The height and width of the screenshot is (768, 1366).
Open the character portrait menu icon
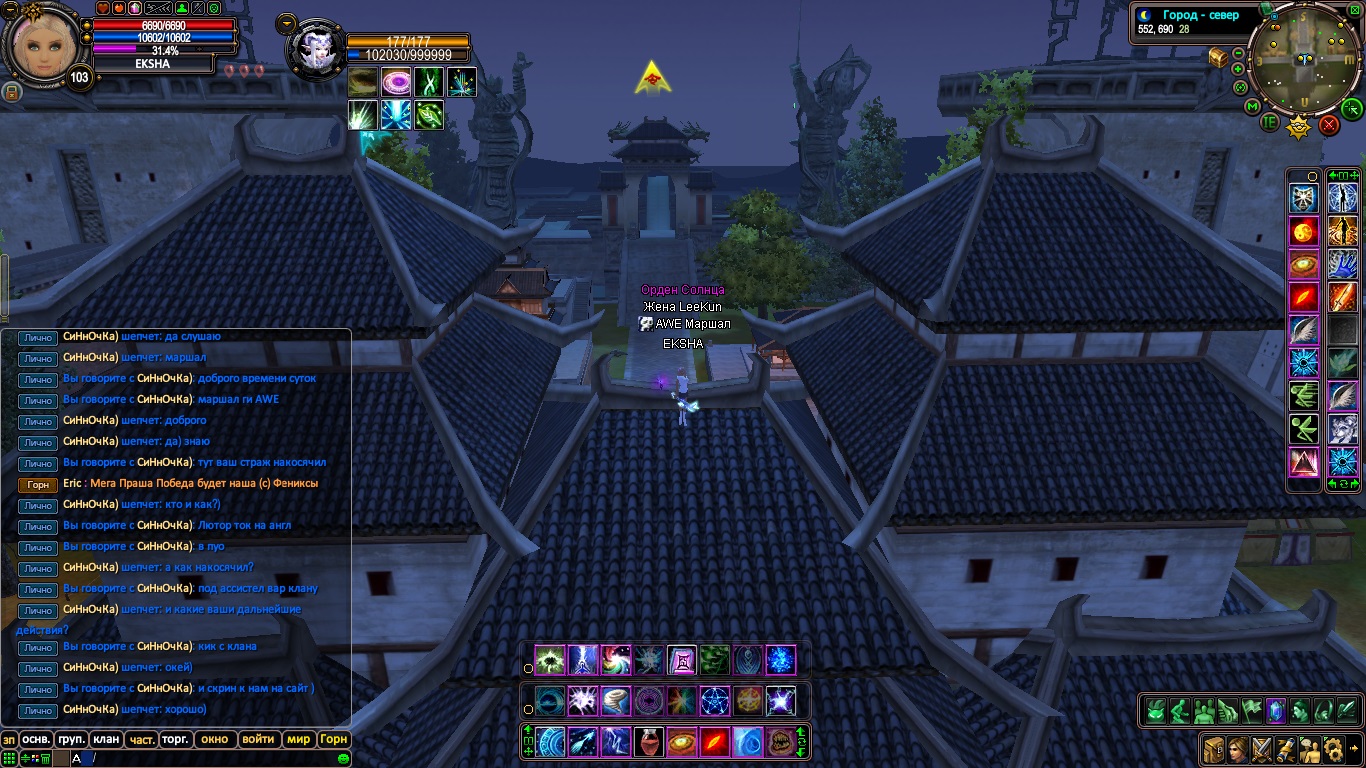point(1238,748)
